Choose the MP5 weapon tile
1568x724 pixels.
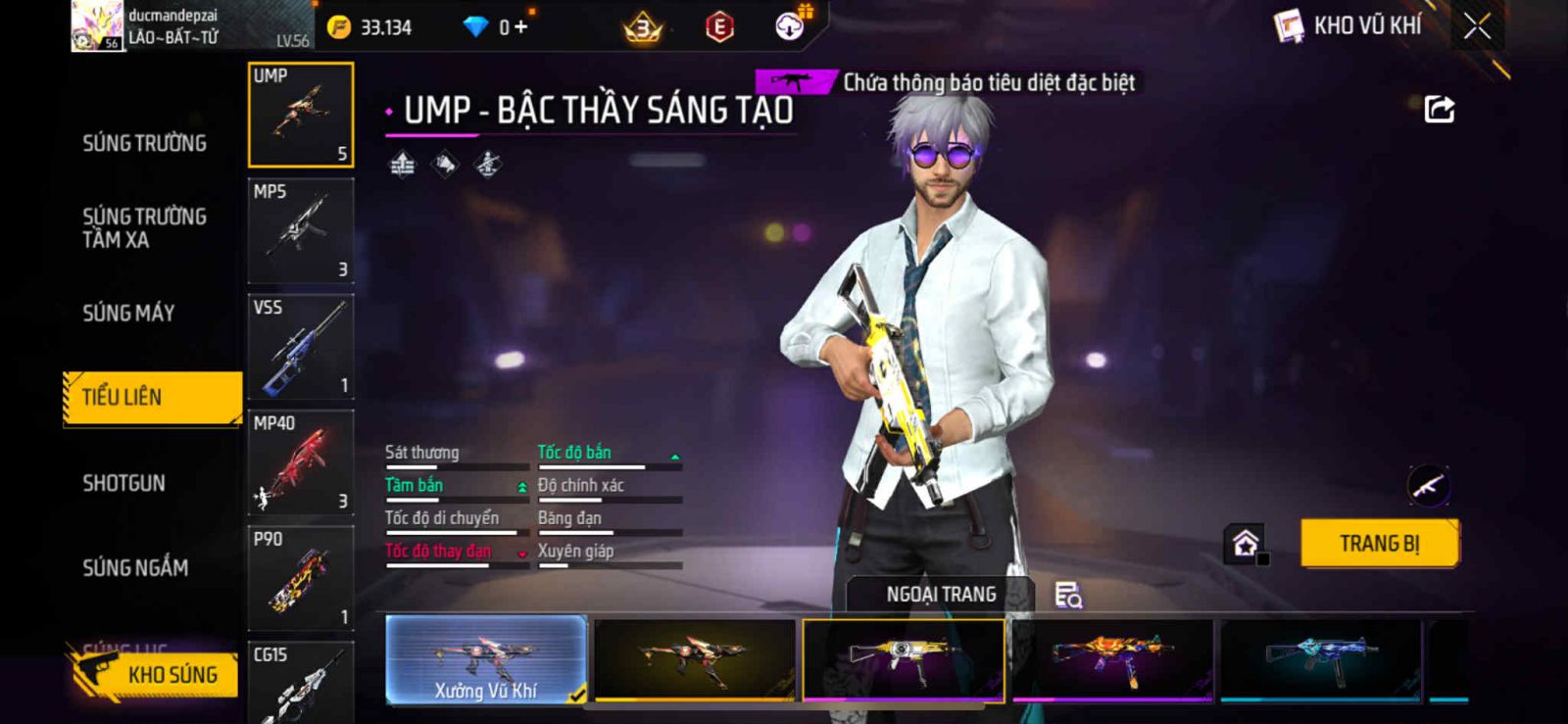[x=301, y=231]
